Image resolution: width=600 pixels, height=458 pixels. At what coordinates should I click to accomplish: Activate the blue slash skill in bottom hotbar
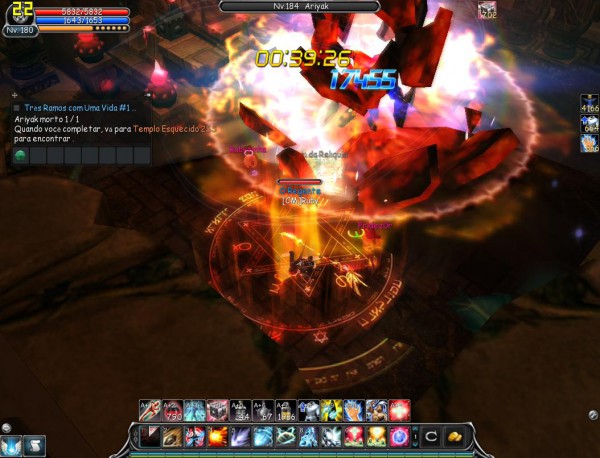click(241, 437)
